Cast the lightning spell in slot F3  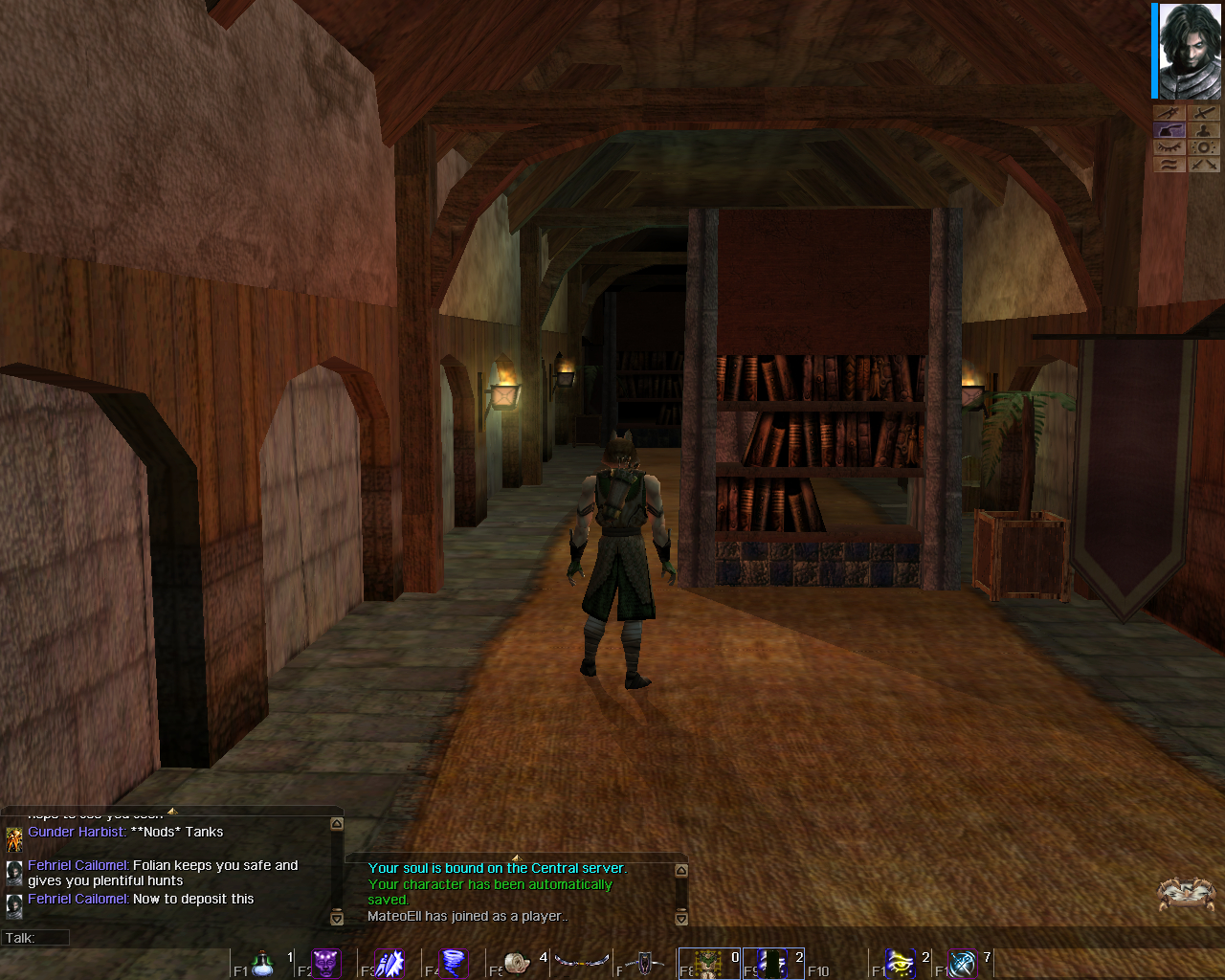pyautogui.click(x=390, y=962)
